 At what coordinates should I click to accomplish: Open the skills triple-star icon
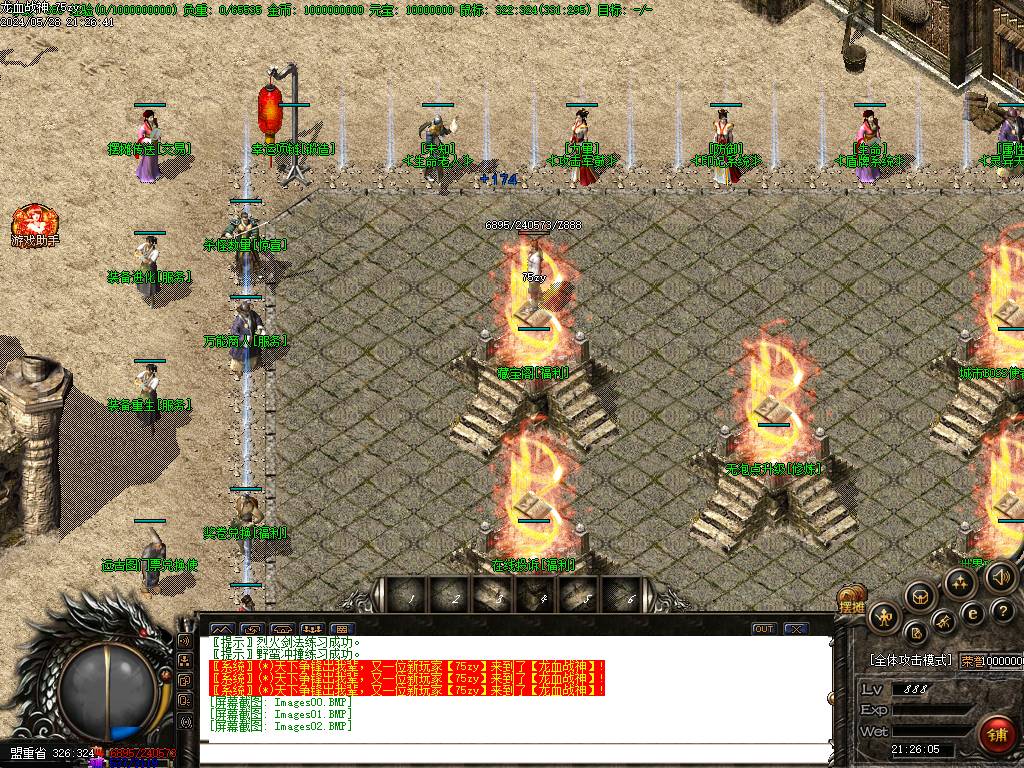click(961, 583)
